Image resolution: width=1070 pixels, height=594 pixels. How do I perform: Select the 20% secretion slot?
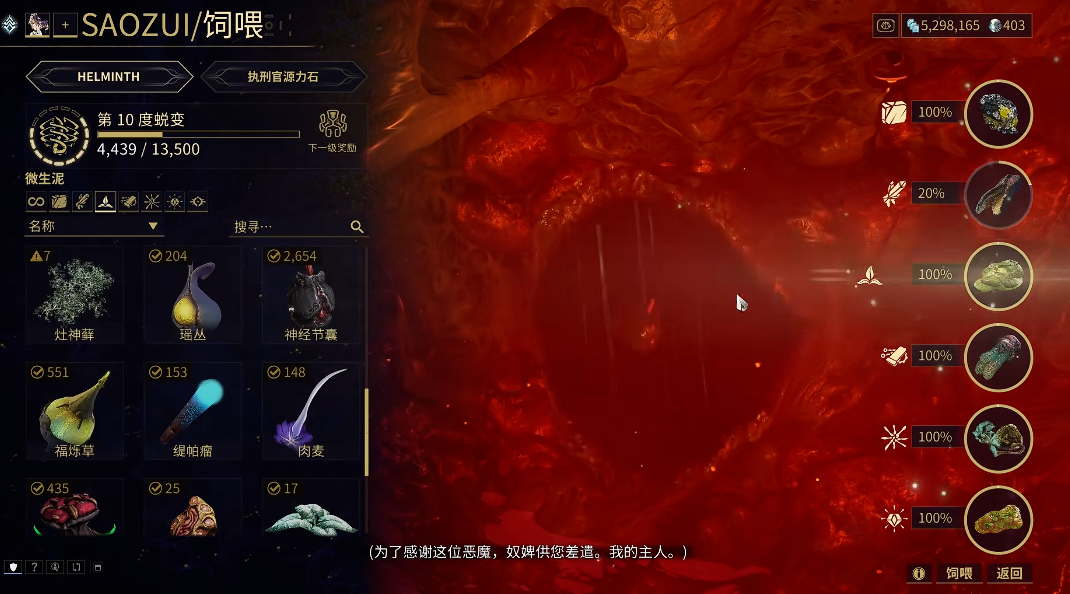point(998,194)
